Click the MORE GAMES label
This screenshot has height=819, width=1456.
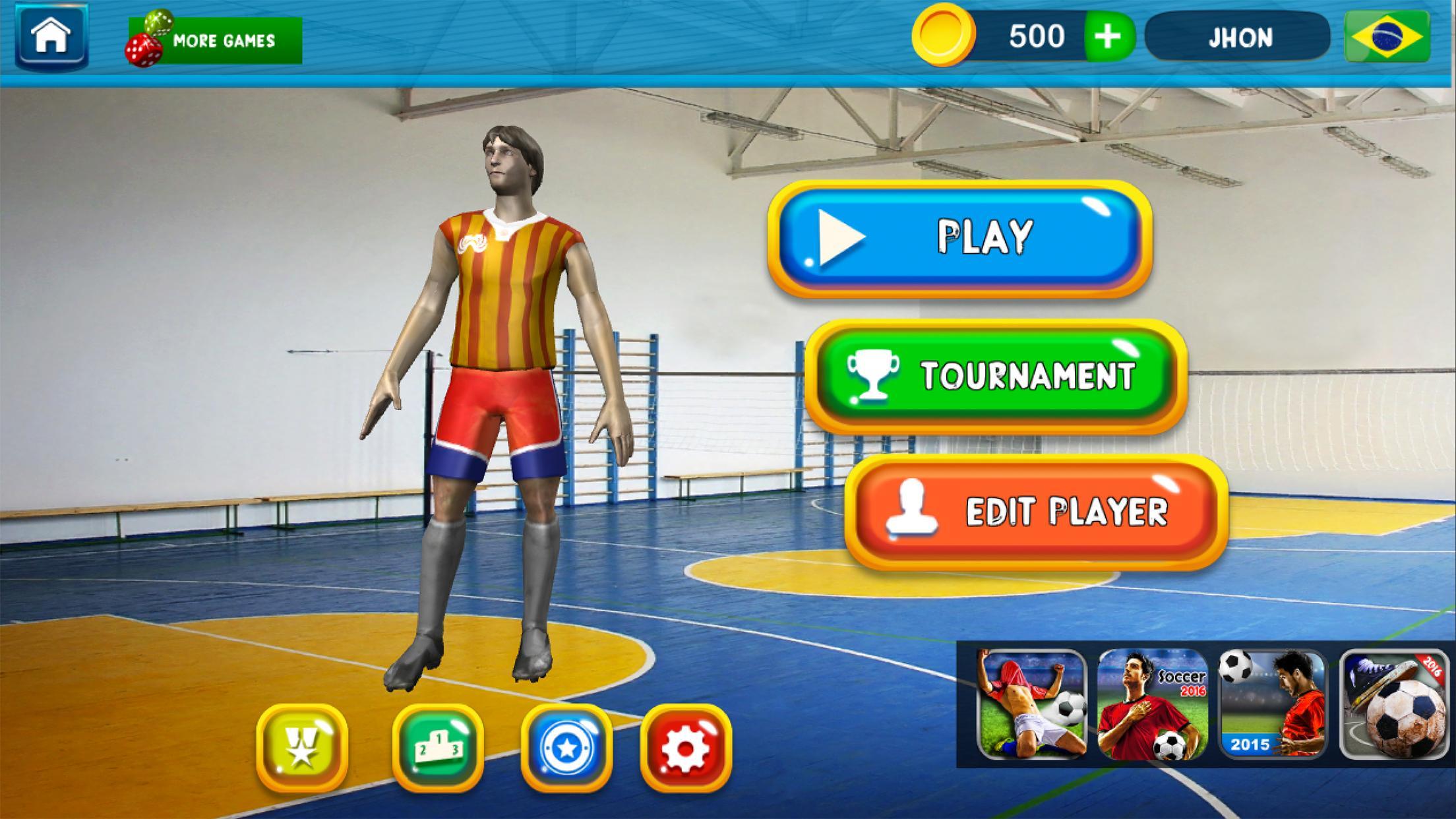click(x=224, y=40)
